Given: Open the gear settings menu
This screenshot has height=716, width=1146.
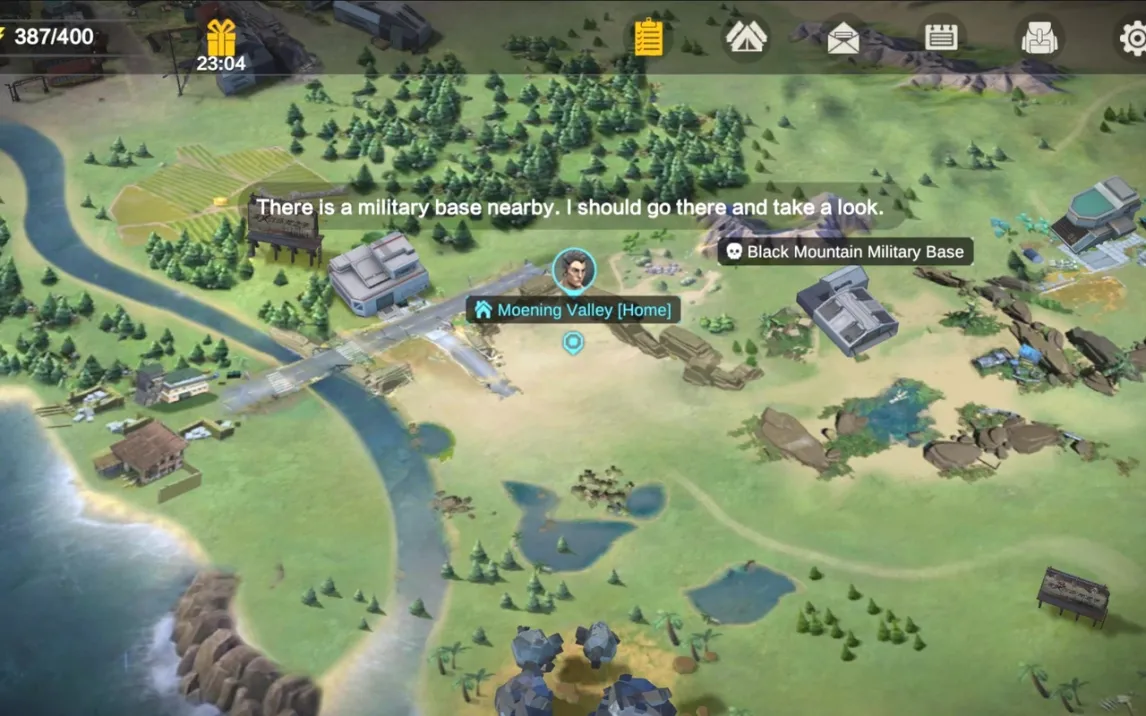Looking at the screenshot, I should click(x=1133, y=38).
